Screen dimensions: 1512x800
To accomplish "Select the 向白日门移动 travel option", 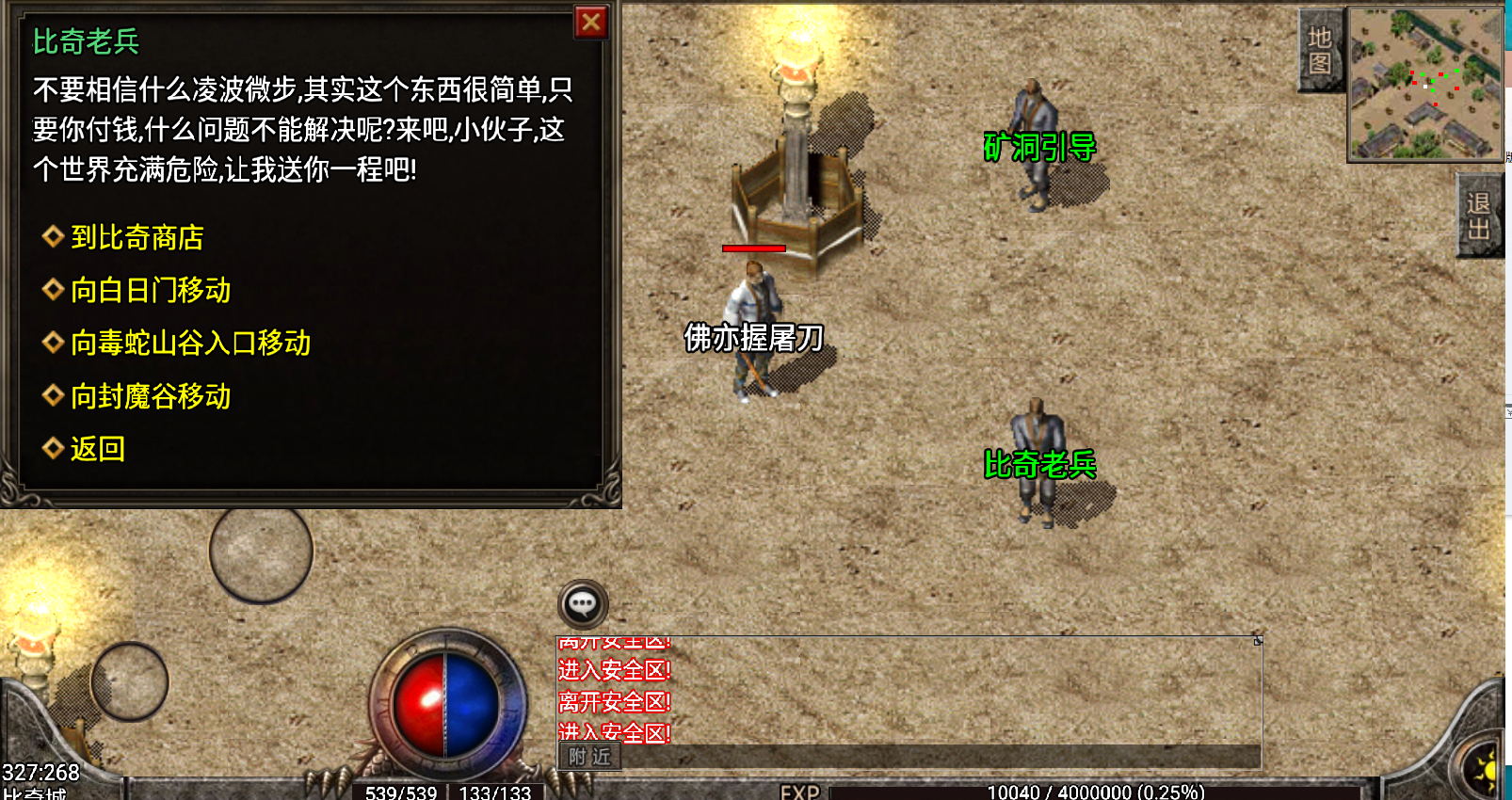I will [152, 291].
